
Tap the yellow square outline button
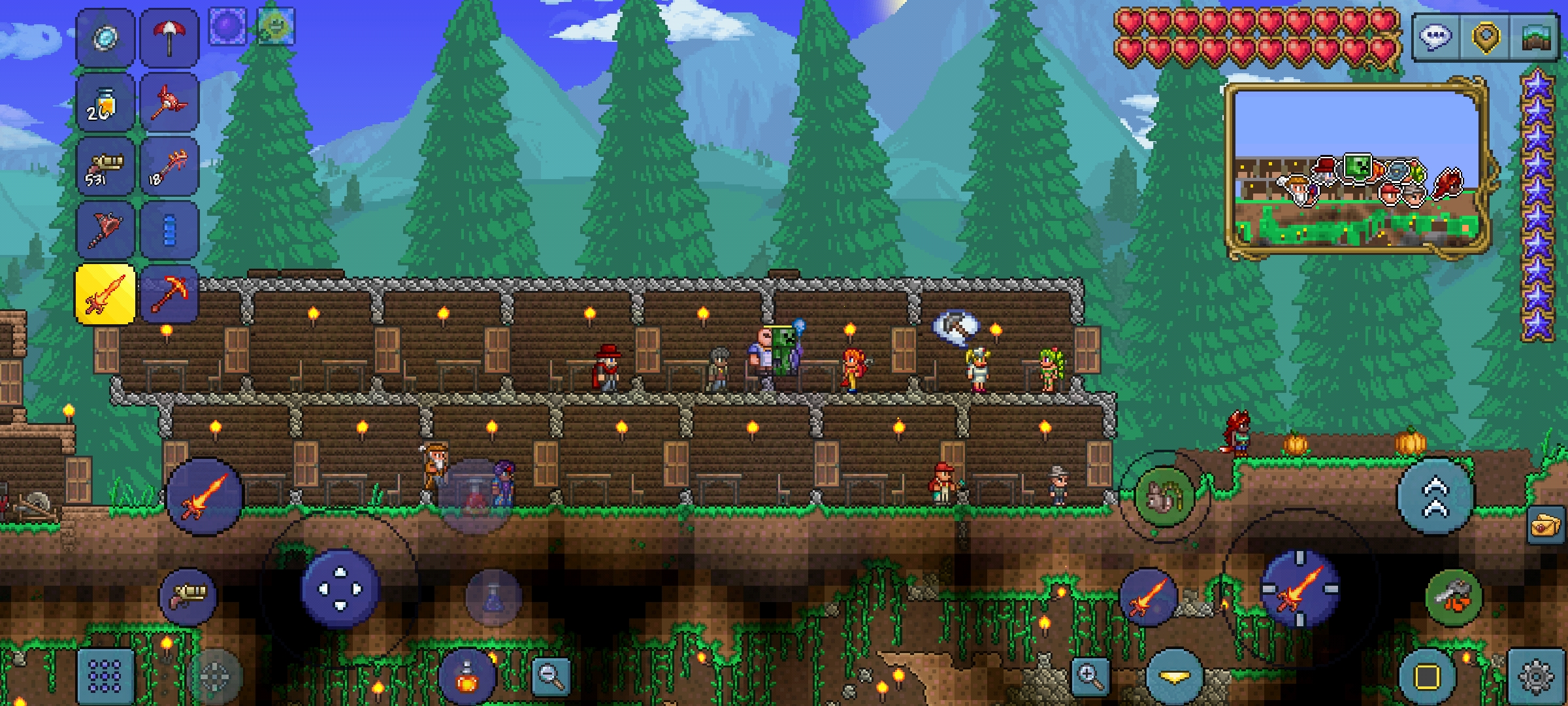pos(1427,677)
